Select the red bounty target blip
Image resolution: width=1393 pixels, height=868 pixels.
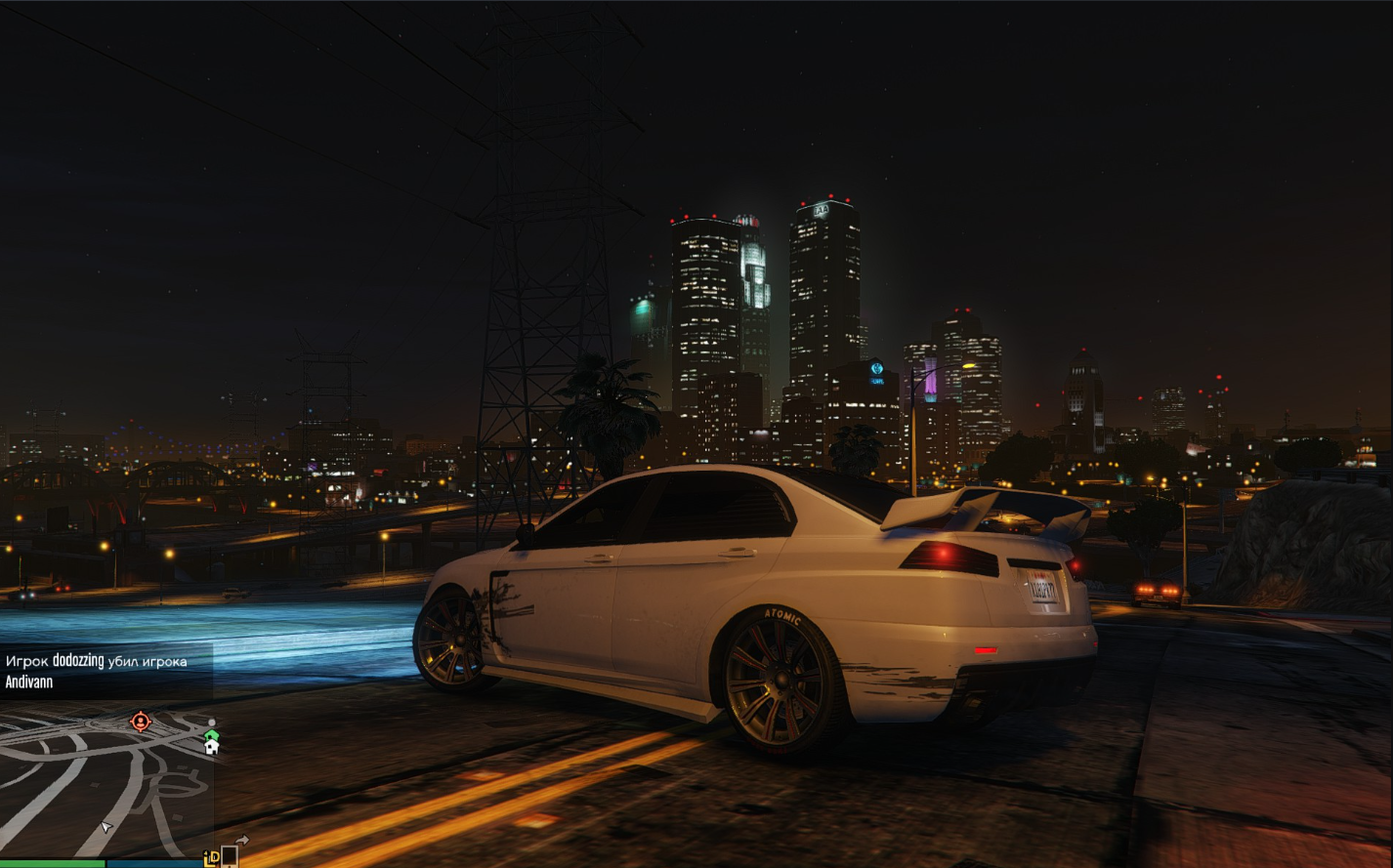click(x=141, y=722)
